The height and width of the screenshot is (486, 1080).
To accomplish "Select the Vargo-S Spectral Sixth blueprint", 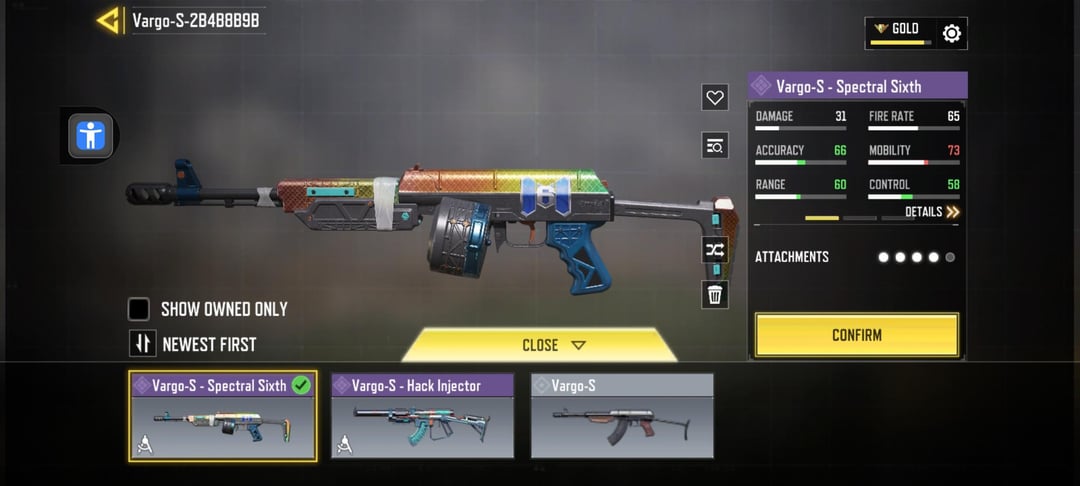I will [x=222, y=417].
